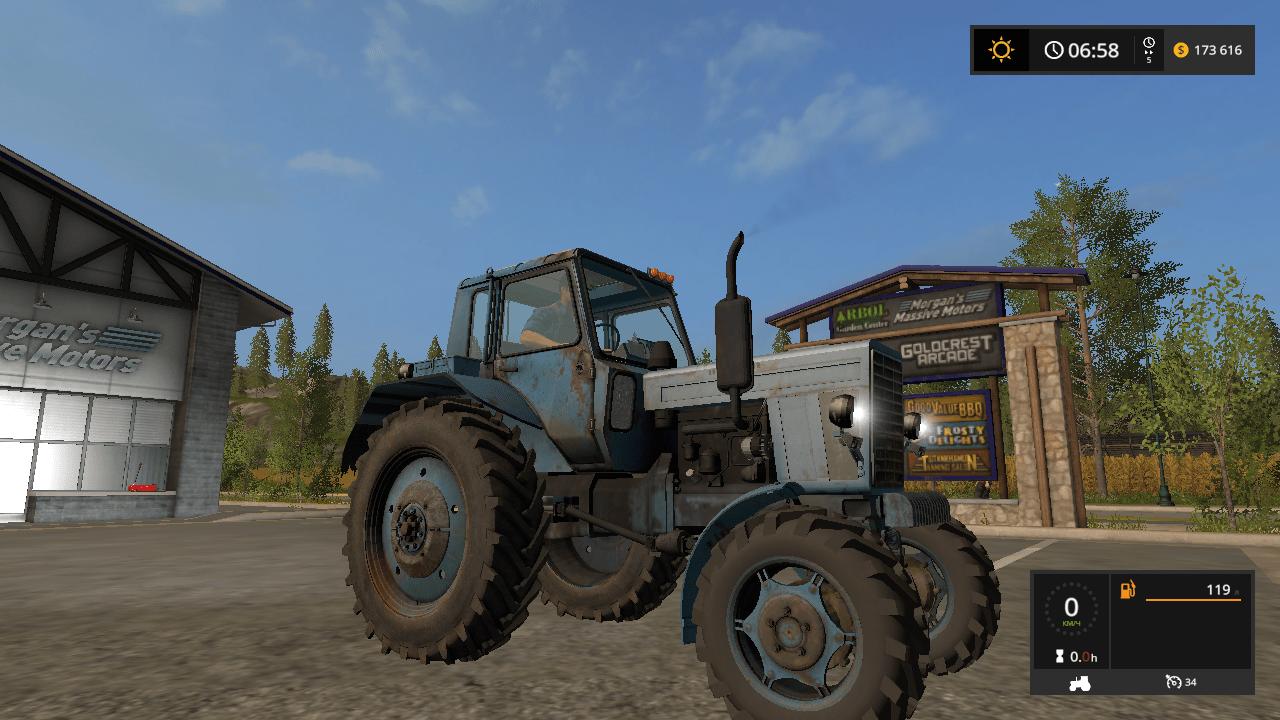The height and width of the screenshot is (720, 1280).
Task: Select the clock icon beside the time
Action: coord(1055,50)
